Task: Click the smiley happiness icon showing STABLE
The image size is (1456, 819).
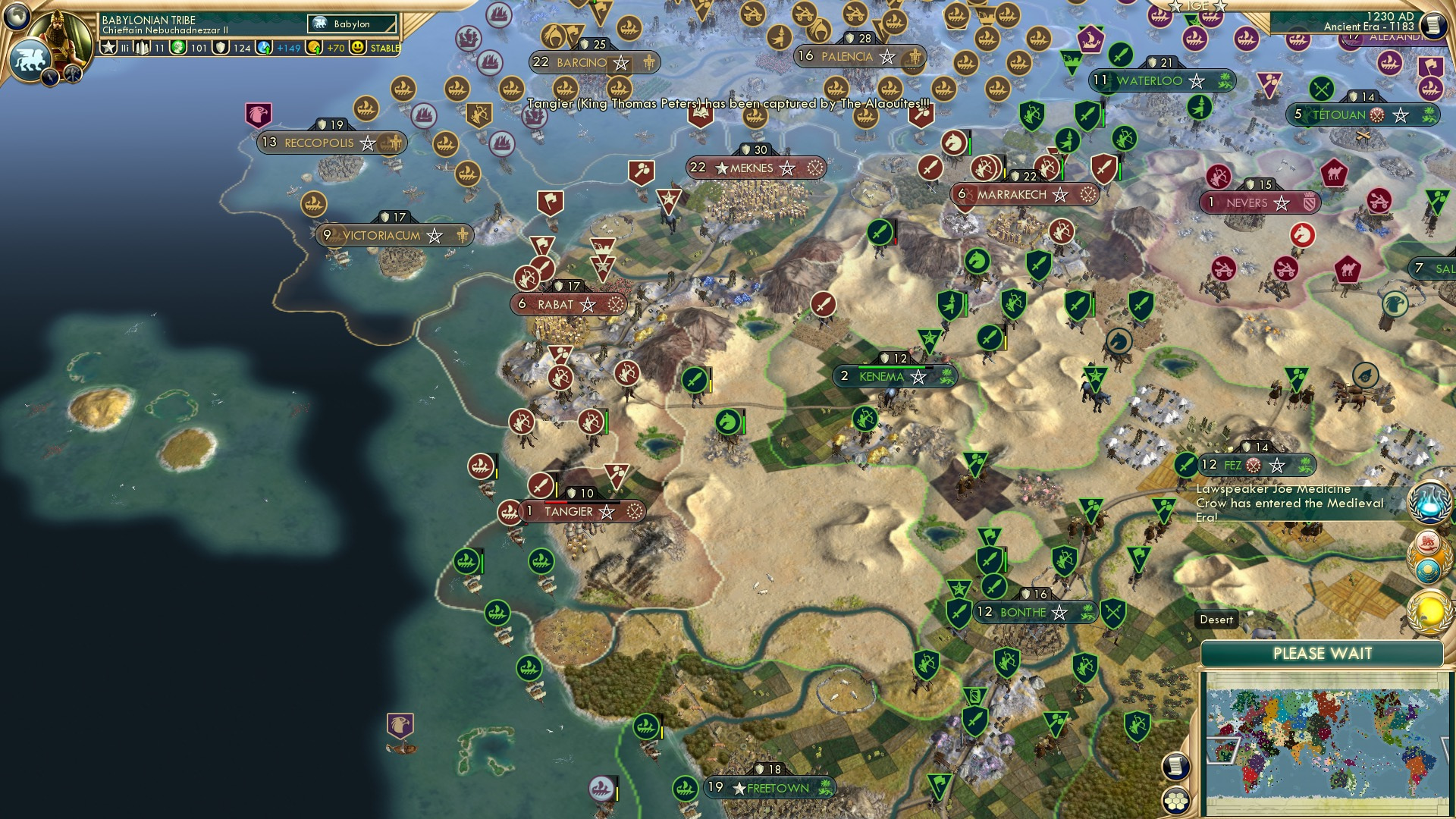Action: [x=358, y=48]
